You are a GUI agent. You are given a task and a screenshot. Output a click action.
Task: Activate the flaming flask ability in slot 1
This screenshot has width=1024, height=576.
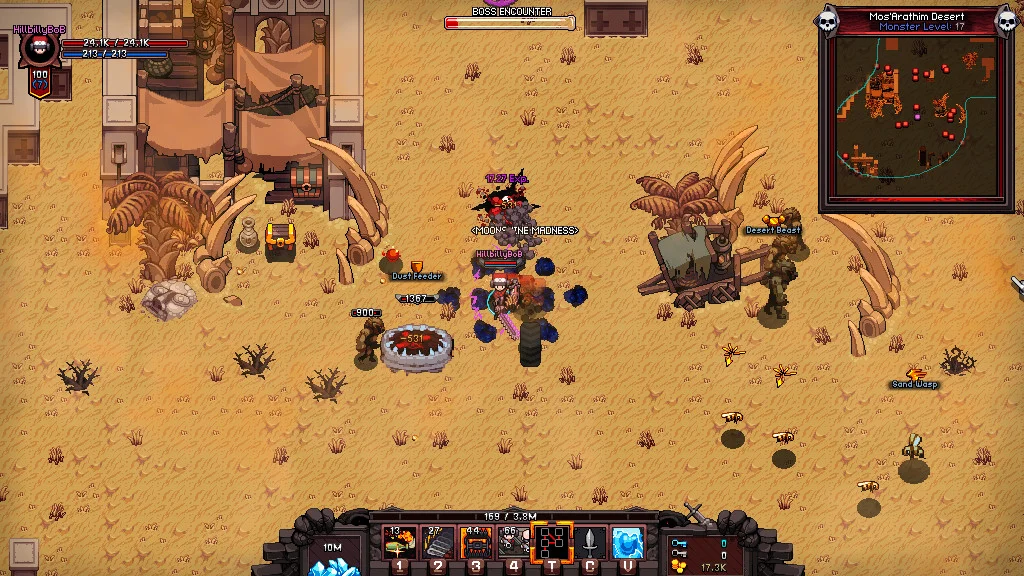[400, 543]
